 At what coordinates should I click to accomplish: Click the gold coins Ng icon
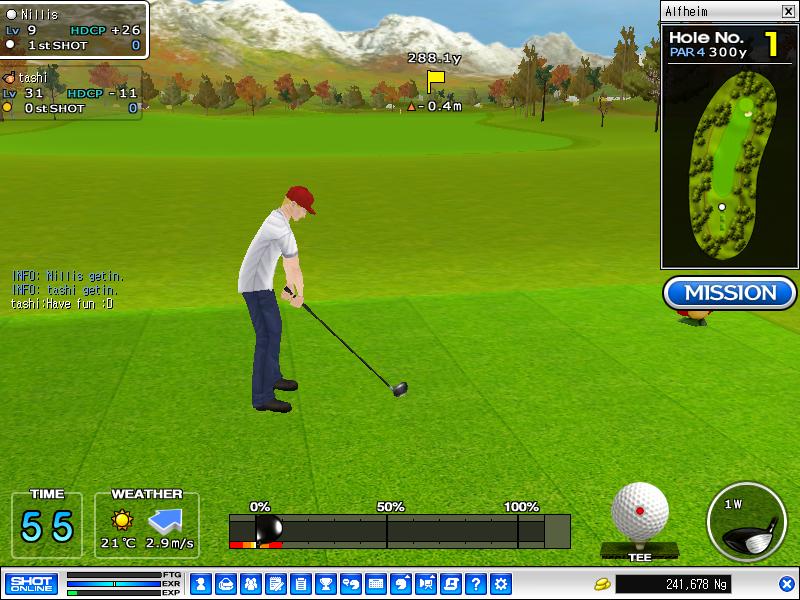click(x=602, y=584)
